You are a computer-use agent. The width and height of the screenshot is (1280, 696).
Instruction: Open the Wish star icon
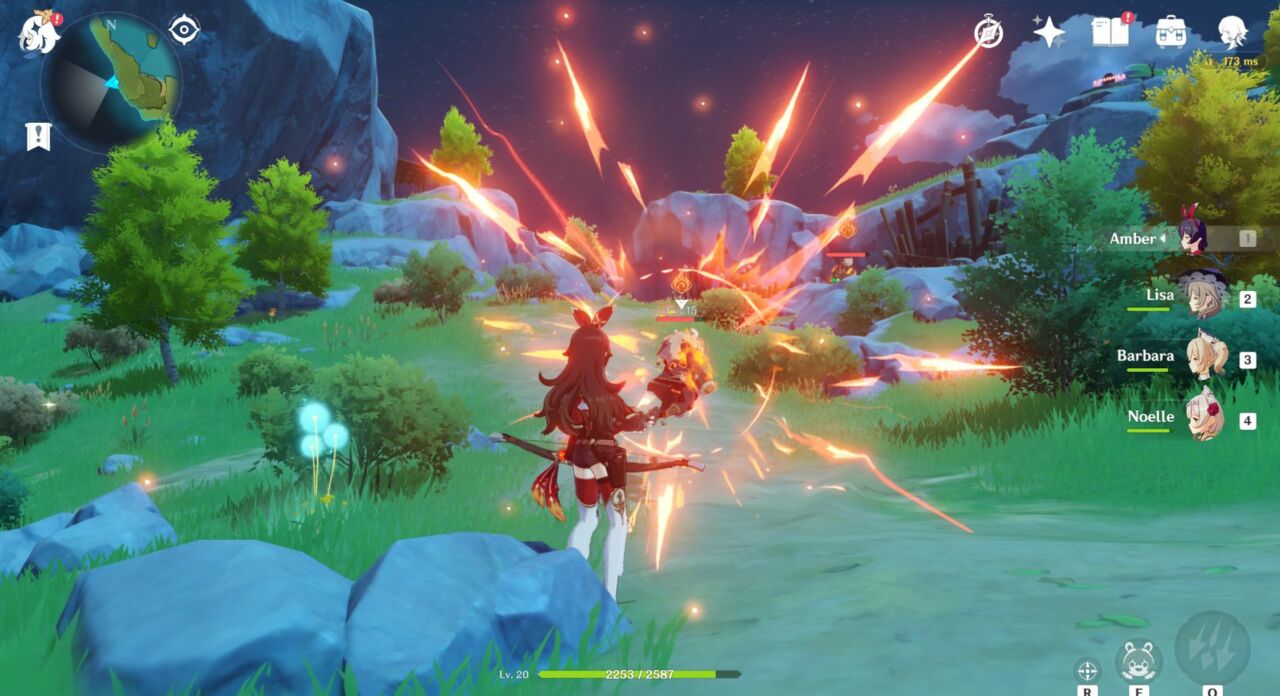pos(1048,32)
